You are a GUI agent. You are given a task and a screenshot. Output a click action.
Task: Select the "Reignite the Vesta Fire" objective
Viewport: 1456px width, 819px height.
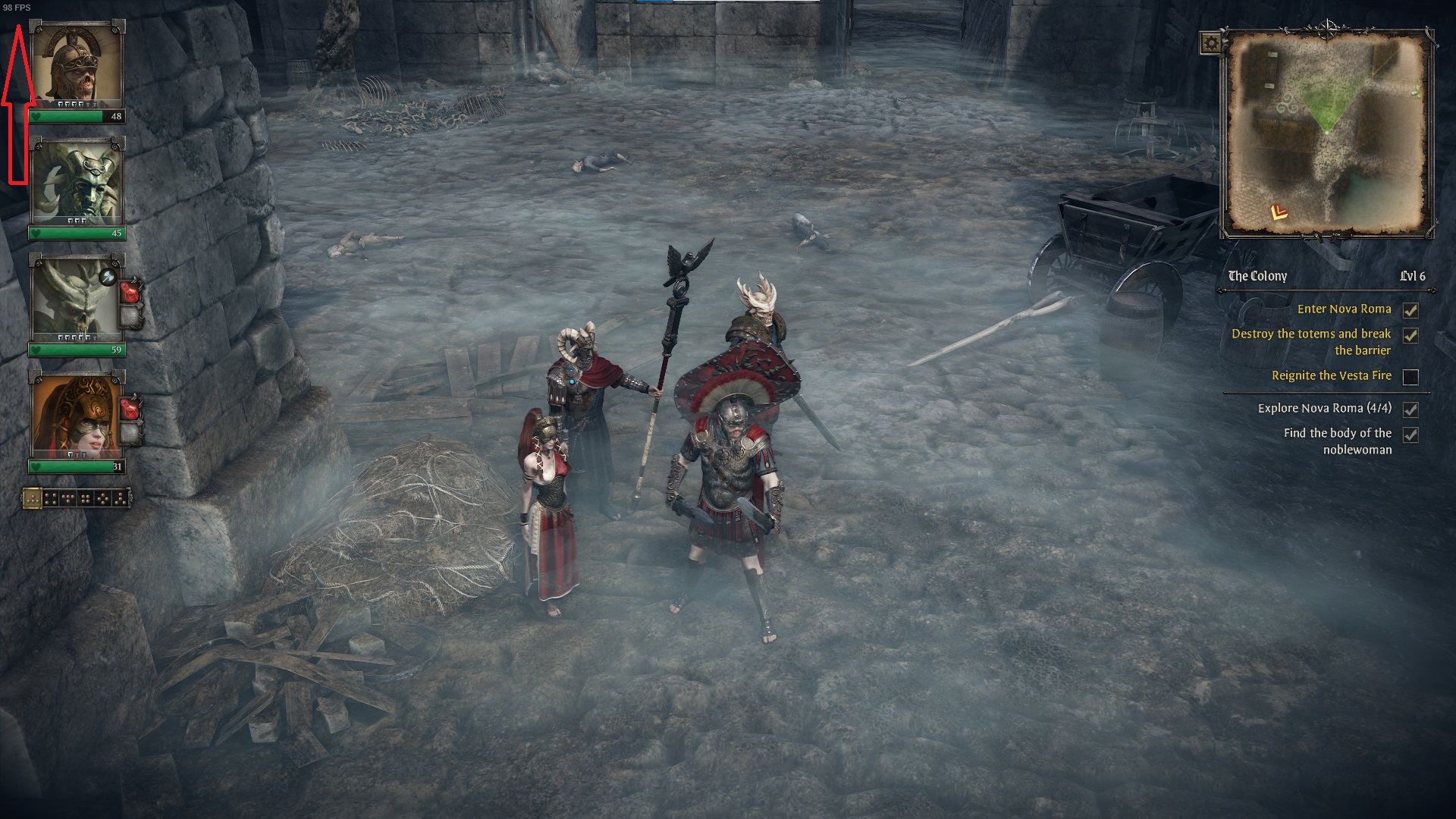click(1331, 376)
